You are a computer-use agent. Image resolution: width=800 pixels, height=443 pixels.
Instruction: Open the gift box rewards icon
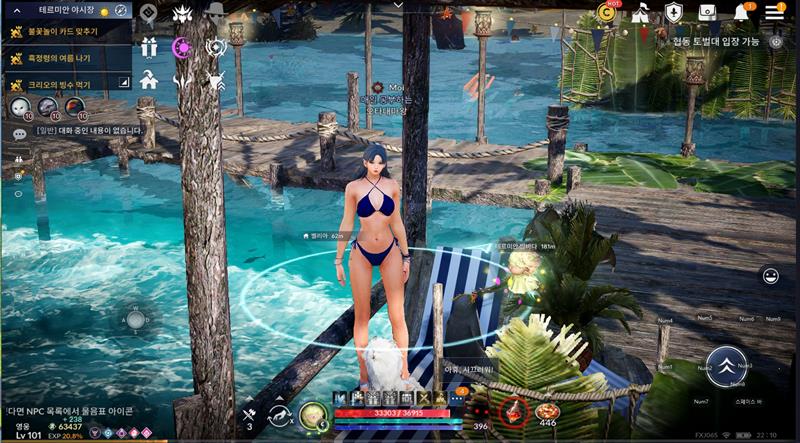[x=149, y=47]
